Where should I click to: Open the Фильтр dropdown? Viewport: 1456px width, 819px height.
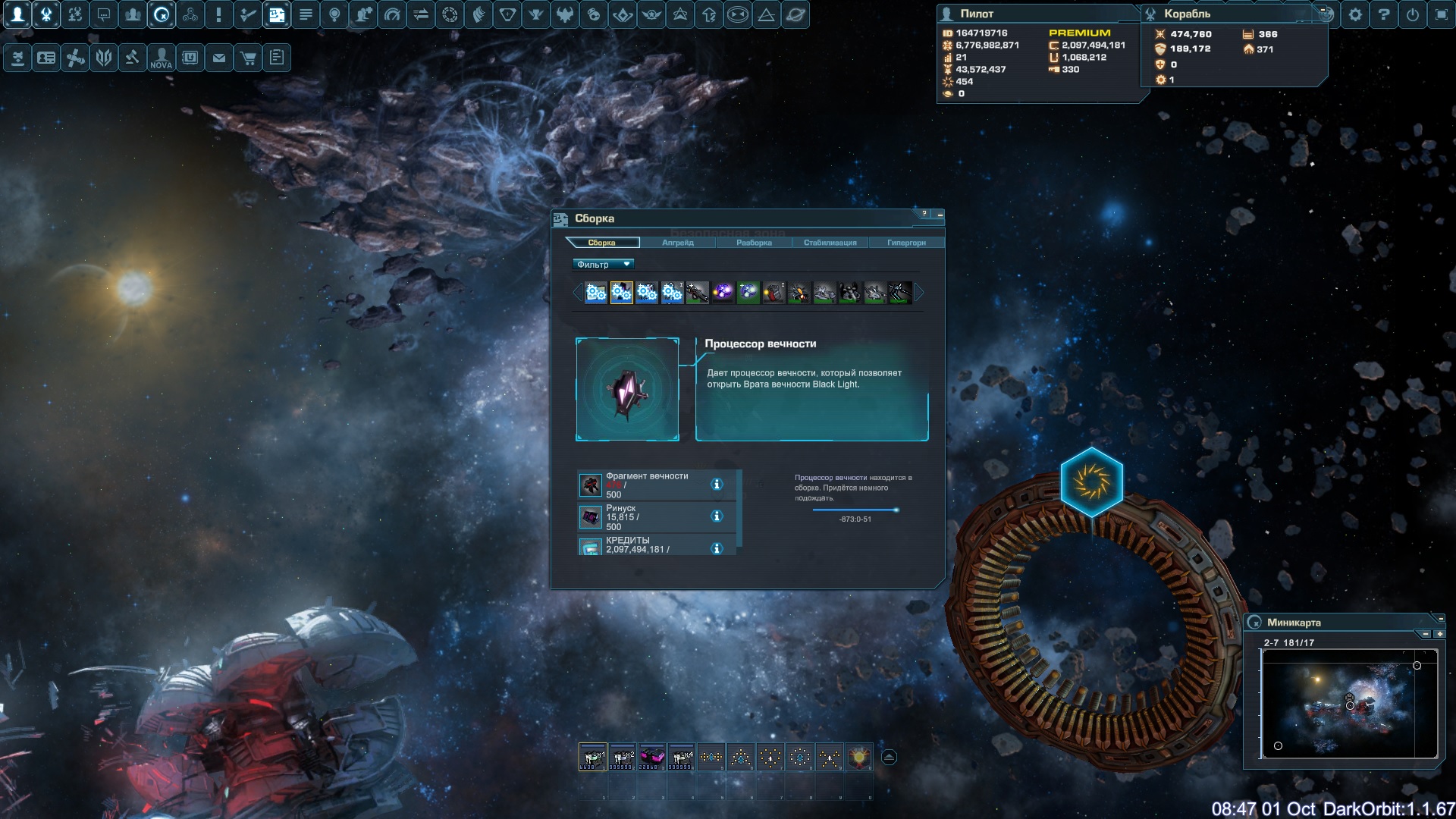pos(603,265)
